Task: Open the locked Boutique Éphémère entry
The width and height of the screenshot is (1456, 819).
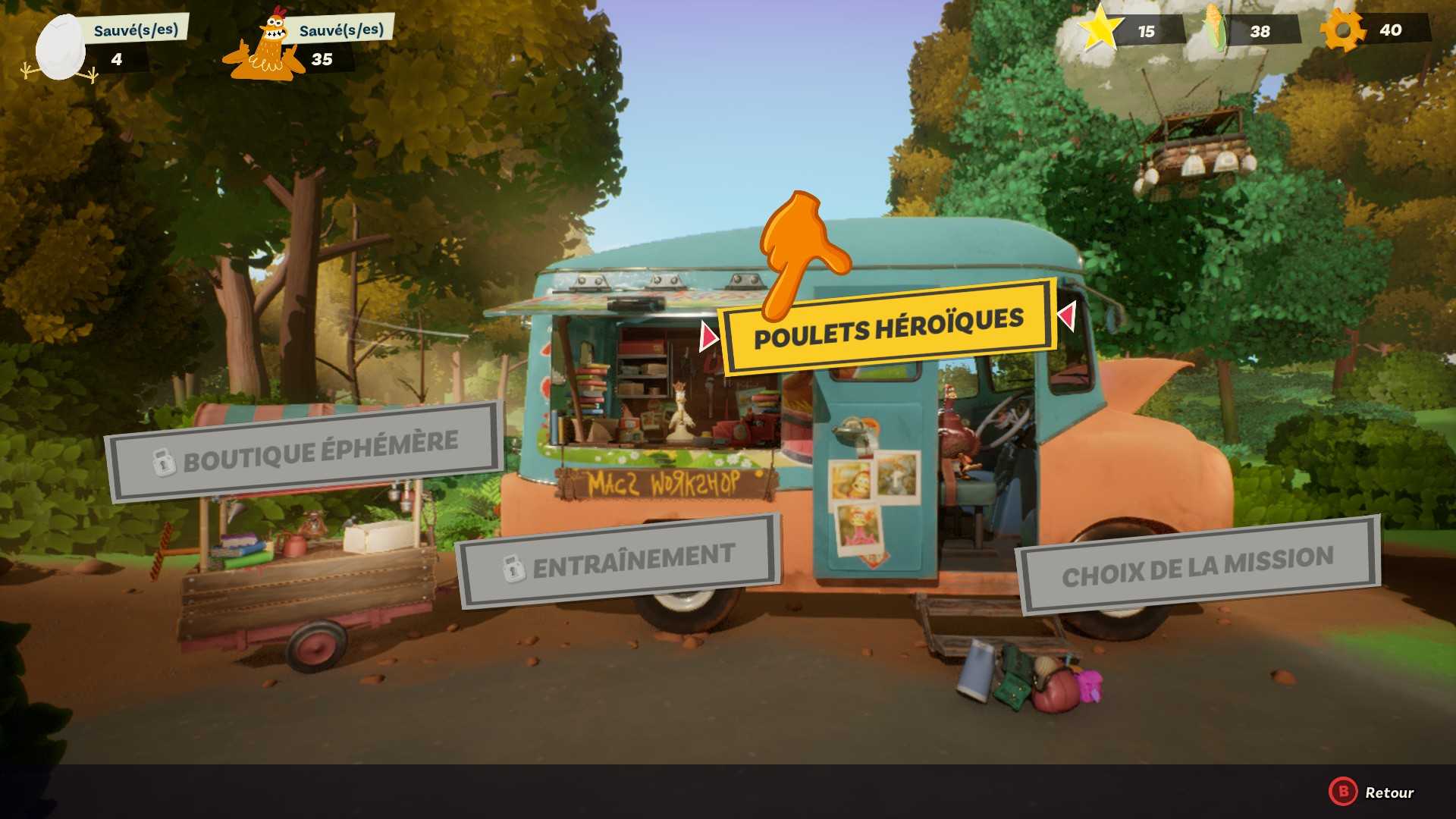Action: pos(305,451)
